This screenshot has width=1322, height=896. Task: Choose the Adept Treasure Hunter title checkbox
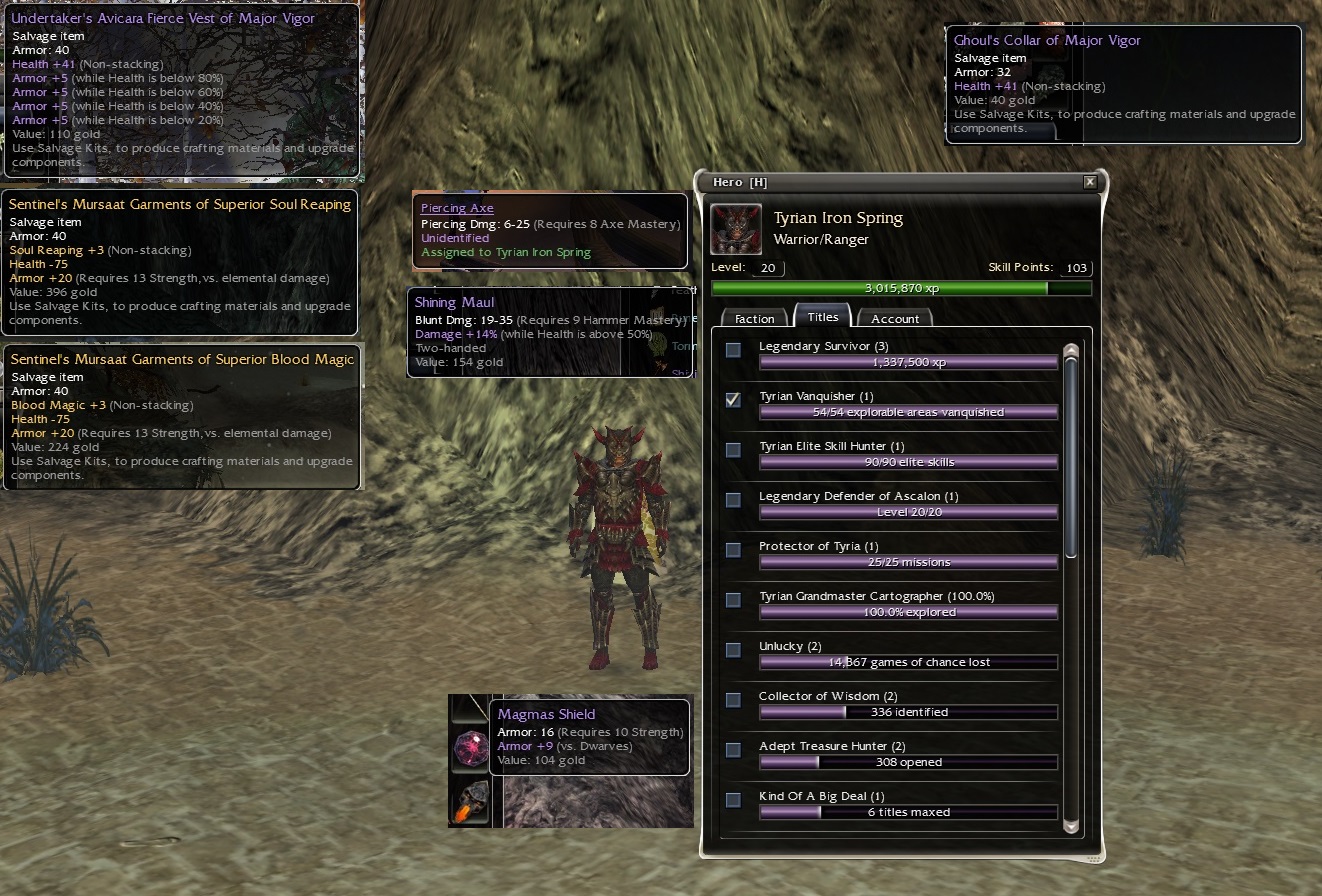pos(734,750)
